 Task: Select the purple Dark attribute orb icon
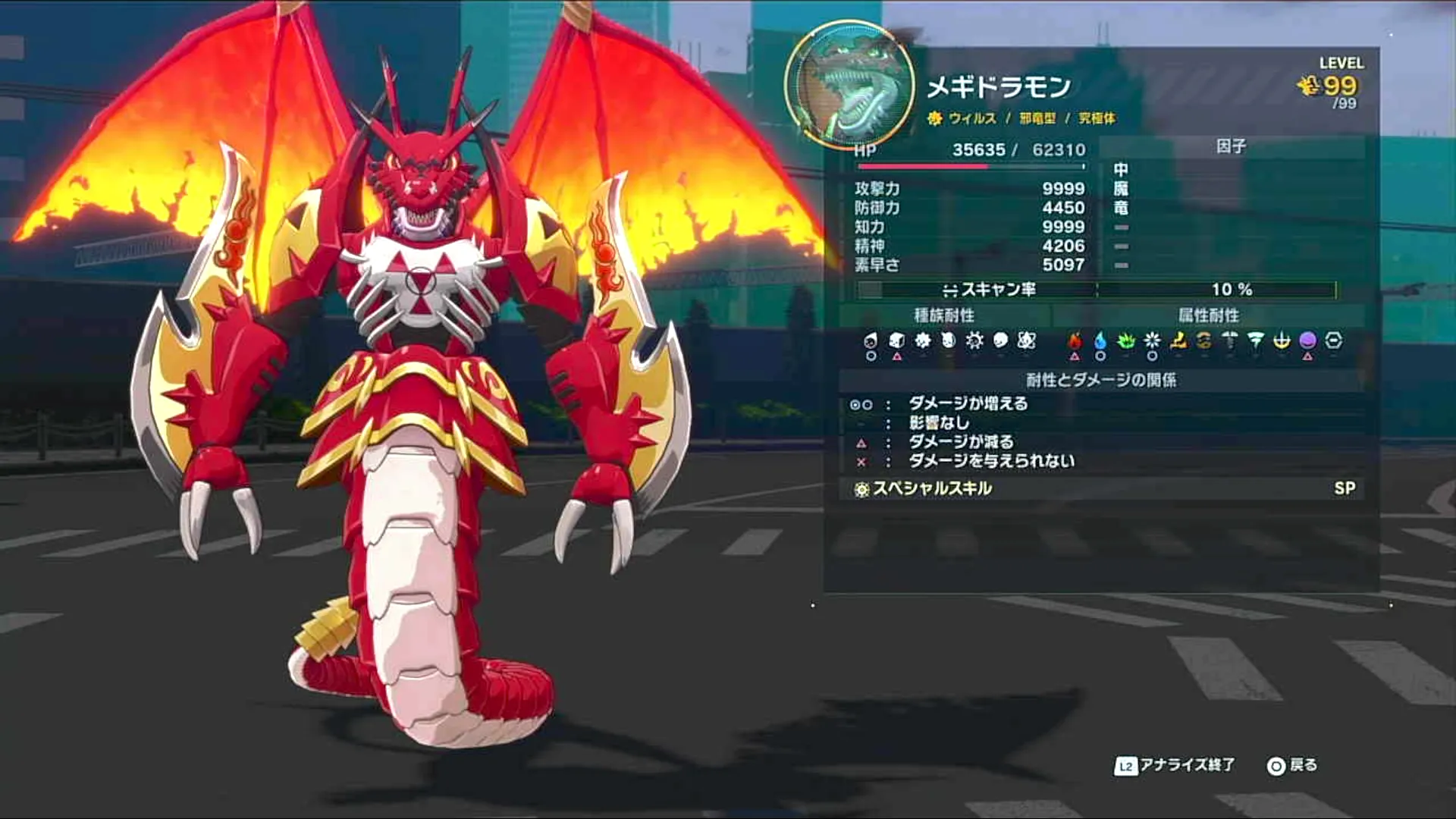pos(1308,340)
